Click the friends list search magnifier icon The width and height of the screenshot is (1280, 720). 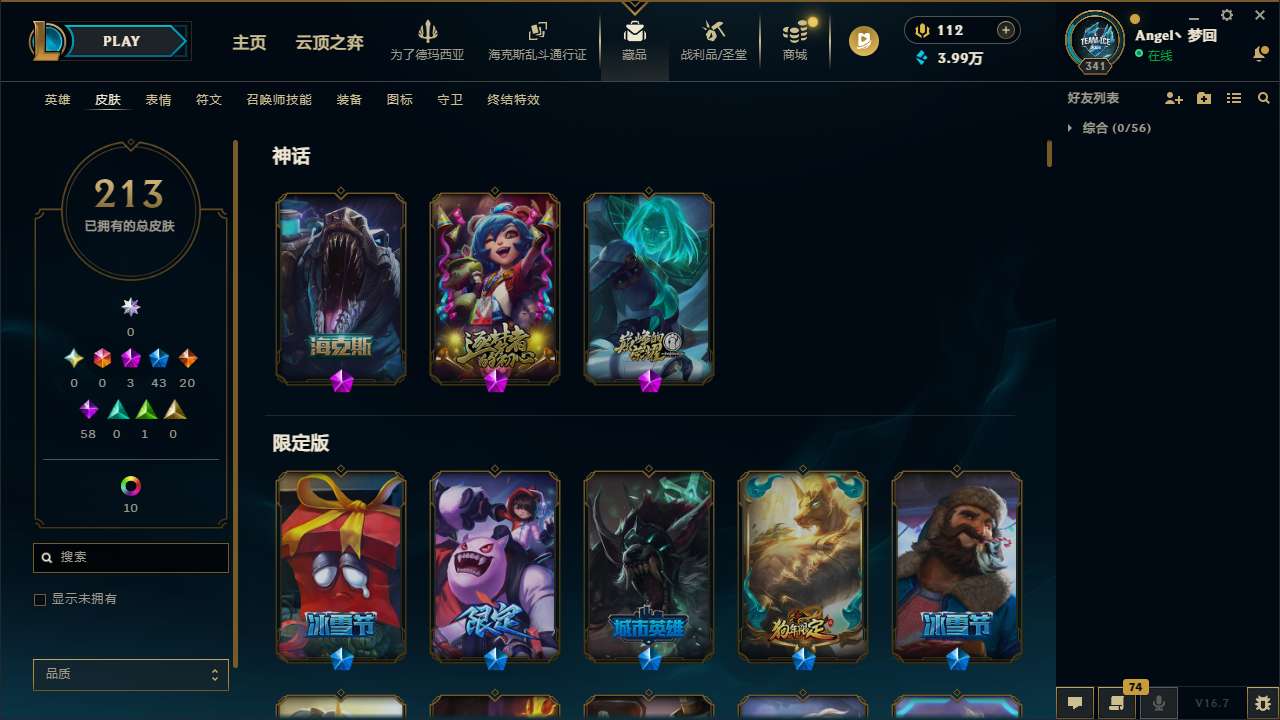coord(1264,98)
